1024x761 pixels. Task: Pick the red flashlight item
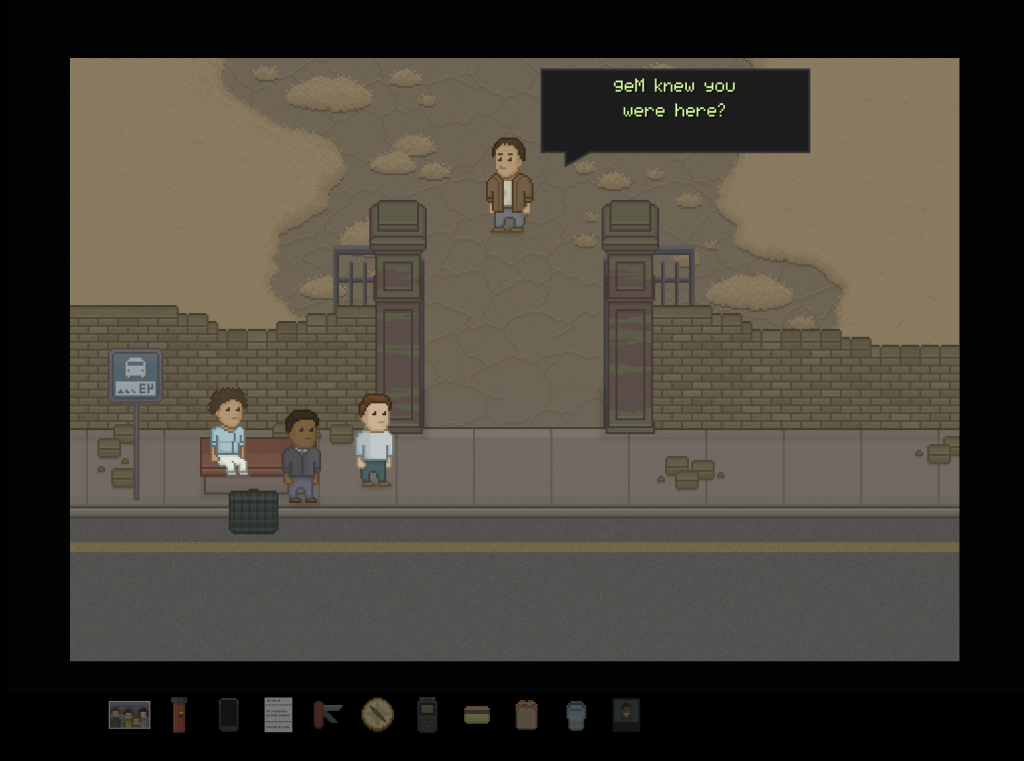[179, 714]
